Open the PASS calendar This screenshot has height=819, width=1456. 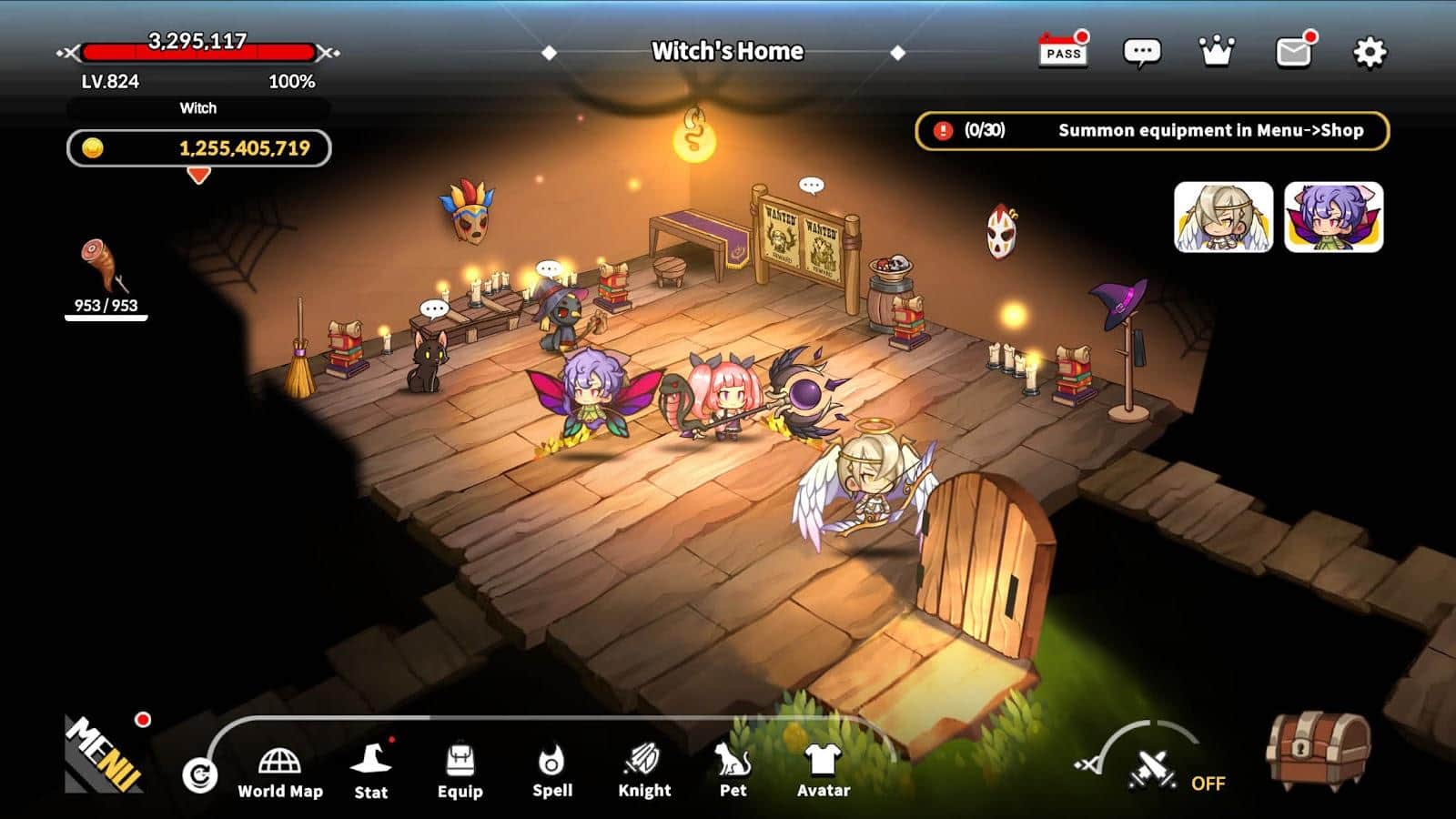coord(1063,51)
